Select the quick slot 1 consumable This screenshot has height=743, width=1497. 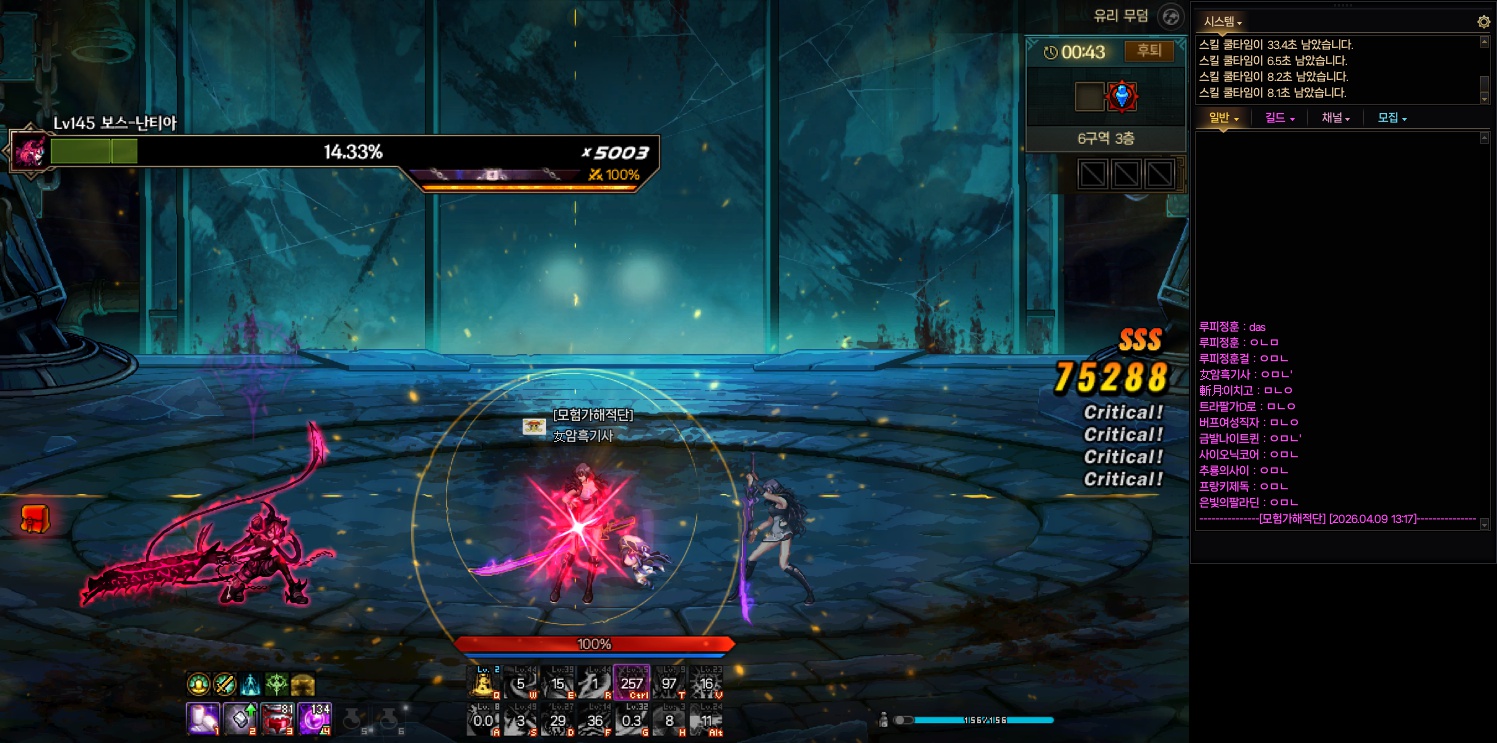click(203, 718)
